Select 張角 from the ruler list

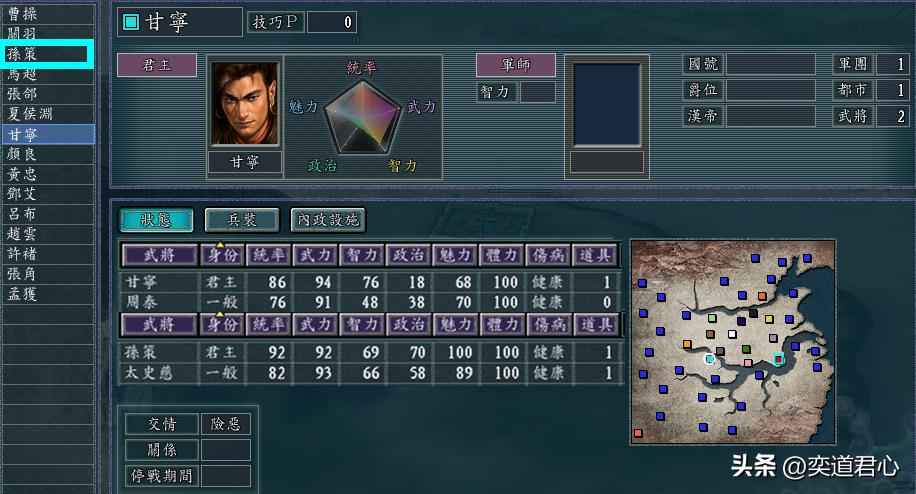[22, 274]
